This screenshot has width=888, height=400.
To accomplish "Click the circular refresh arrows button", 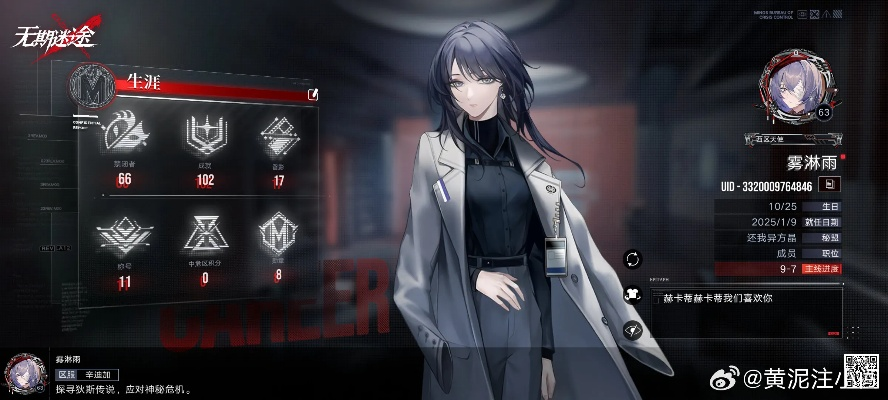I will coord(632,259).
